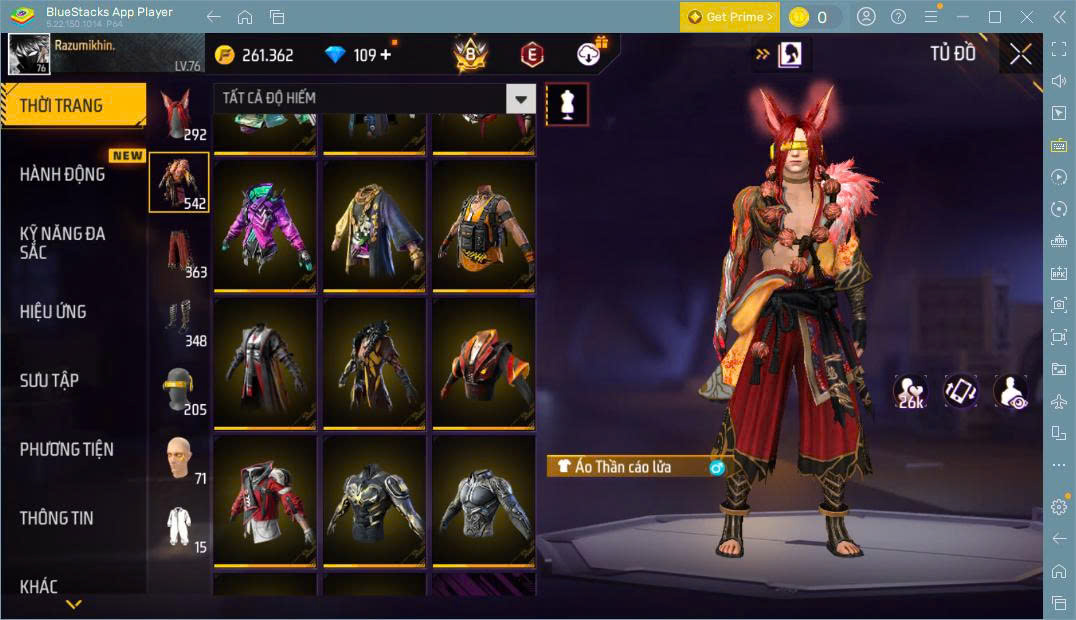Select the black and gold armored shirt
This screenshot has width=1076, height=620.
coord(375,500)
